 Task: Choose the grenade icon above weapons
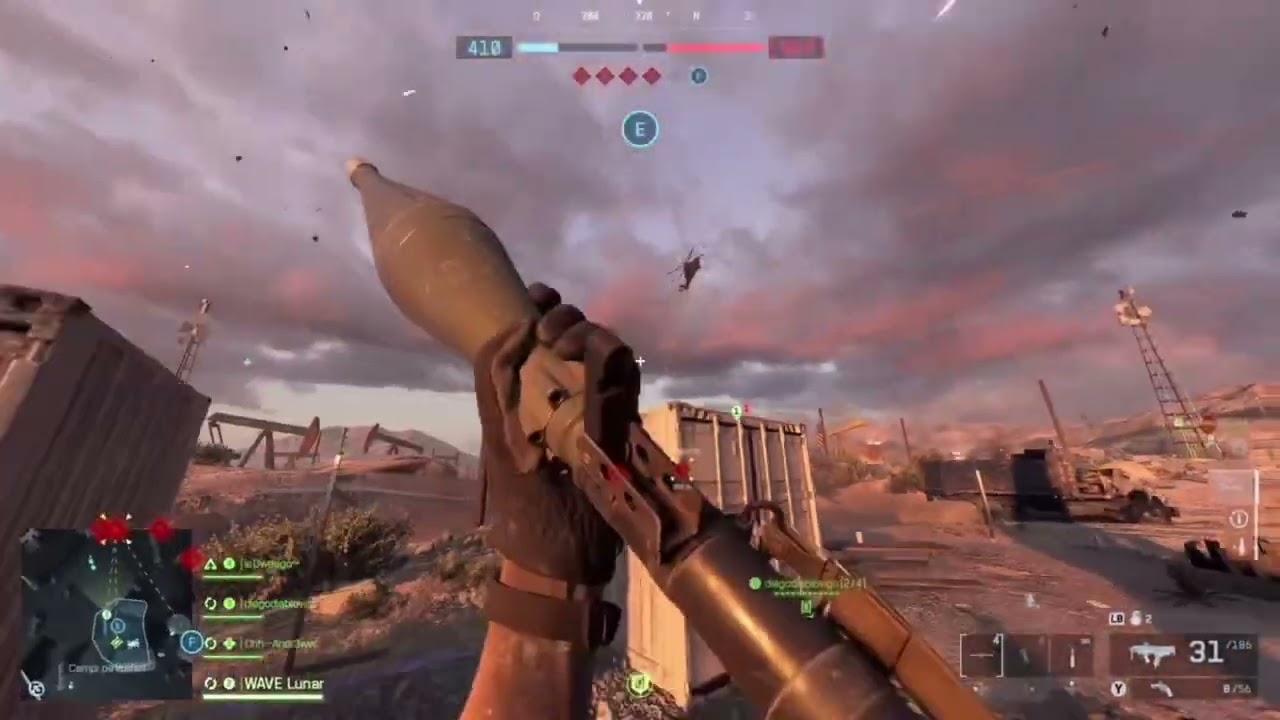[x=1135, y=619]
